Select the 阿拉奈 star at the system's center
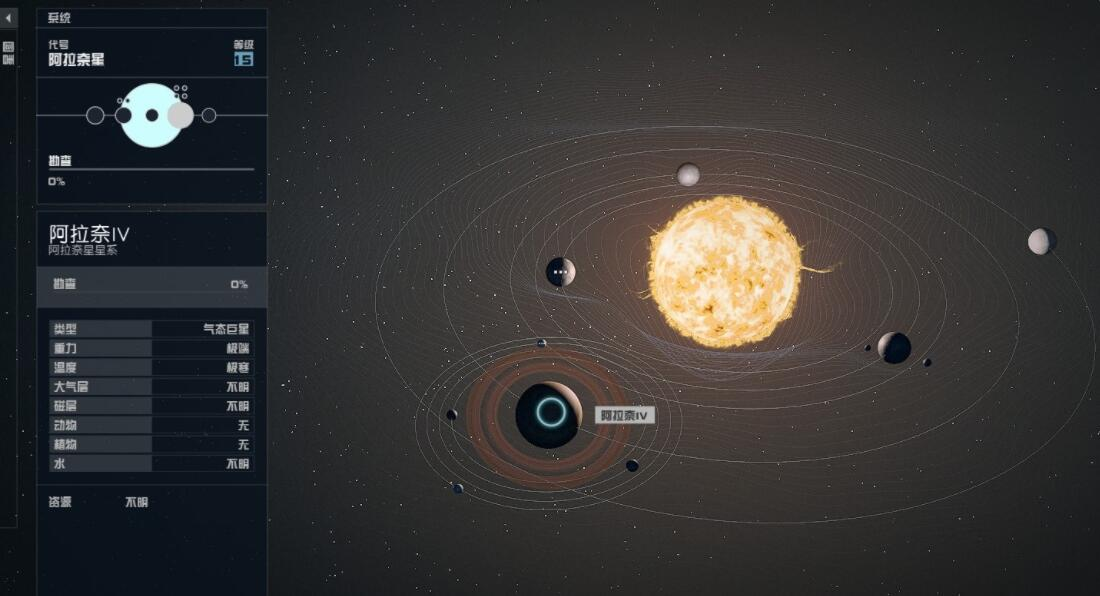Screen dimensions: 1100x596 [x=725, y=271]
